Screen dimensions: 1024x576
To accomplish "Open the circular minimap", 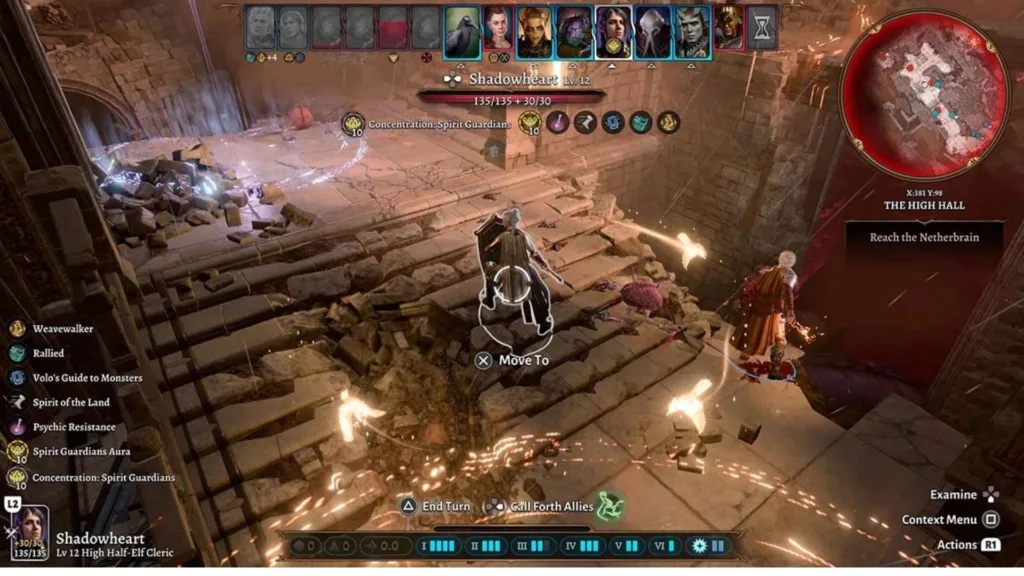I will click(923, 95).
